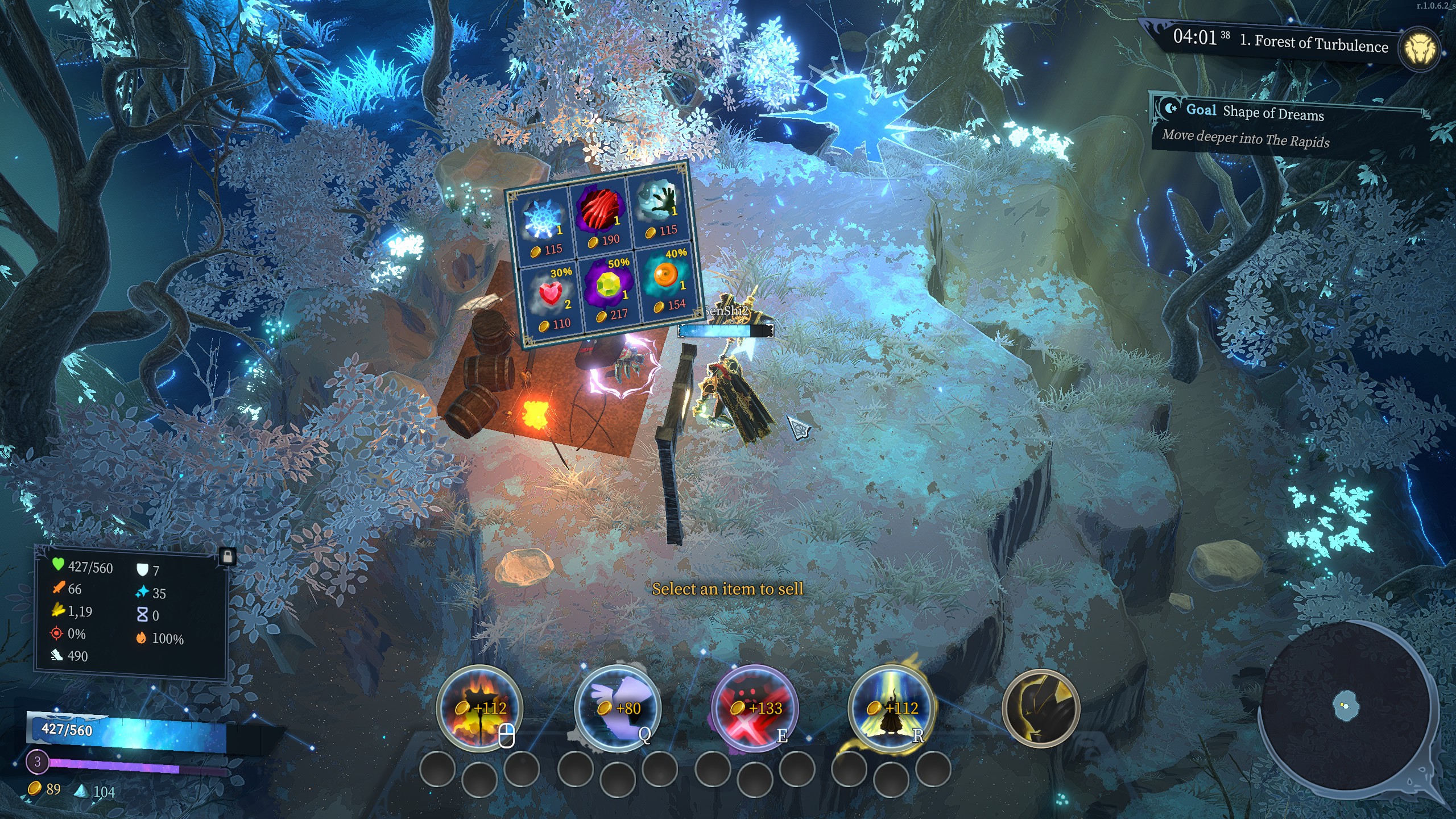
Task: Open the circular minimap
Action: 1346,707
